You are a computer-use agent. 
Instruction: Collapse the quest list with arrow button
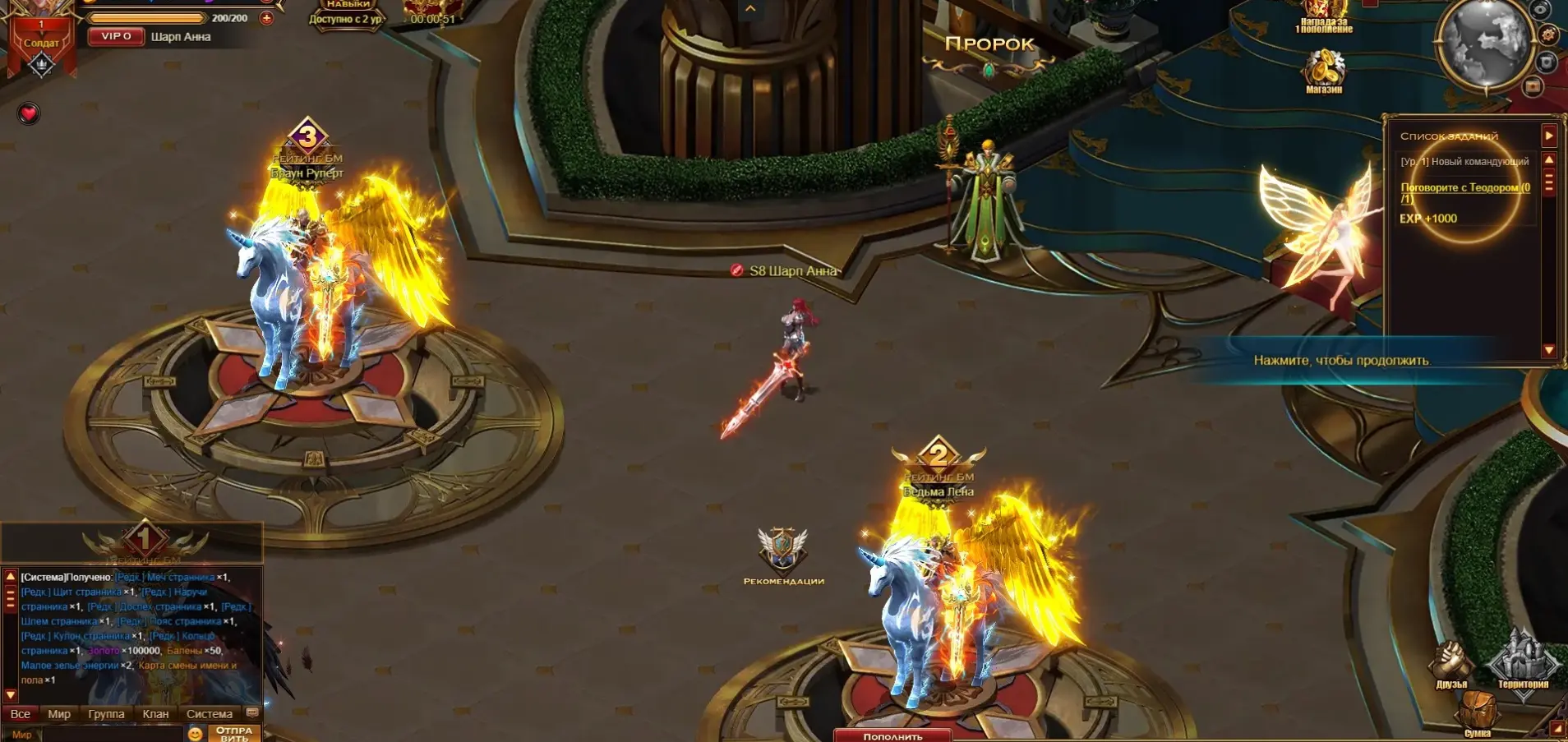pyautogui.click(x=1549, y=135)
